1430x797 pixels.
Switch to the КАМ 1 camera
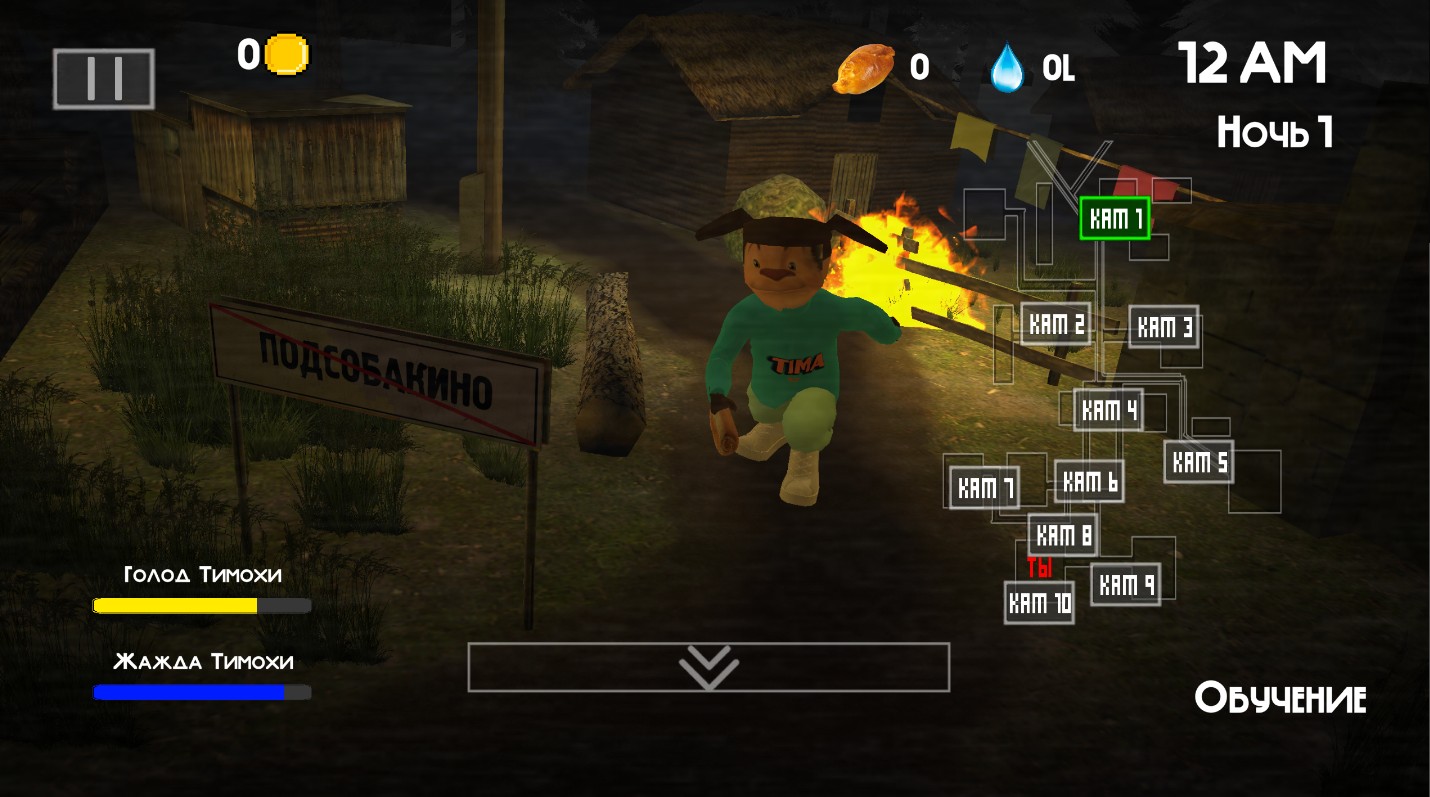click(x=1115, y=219)
